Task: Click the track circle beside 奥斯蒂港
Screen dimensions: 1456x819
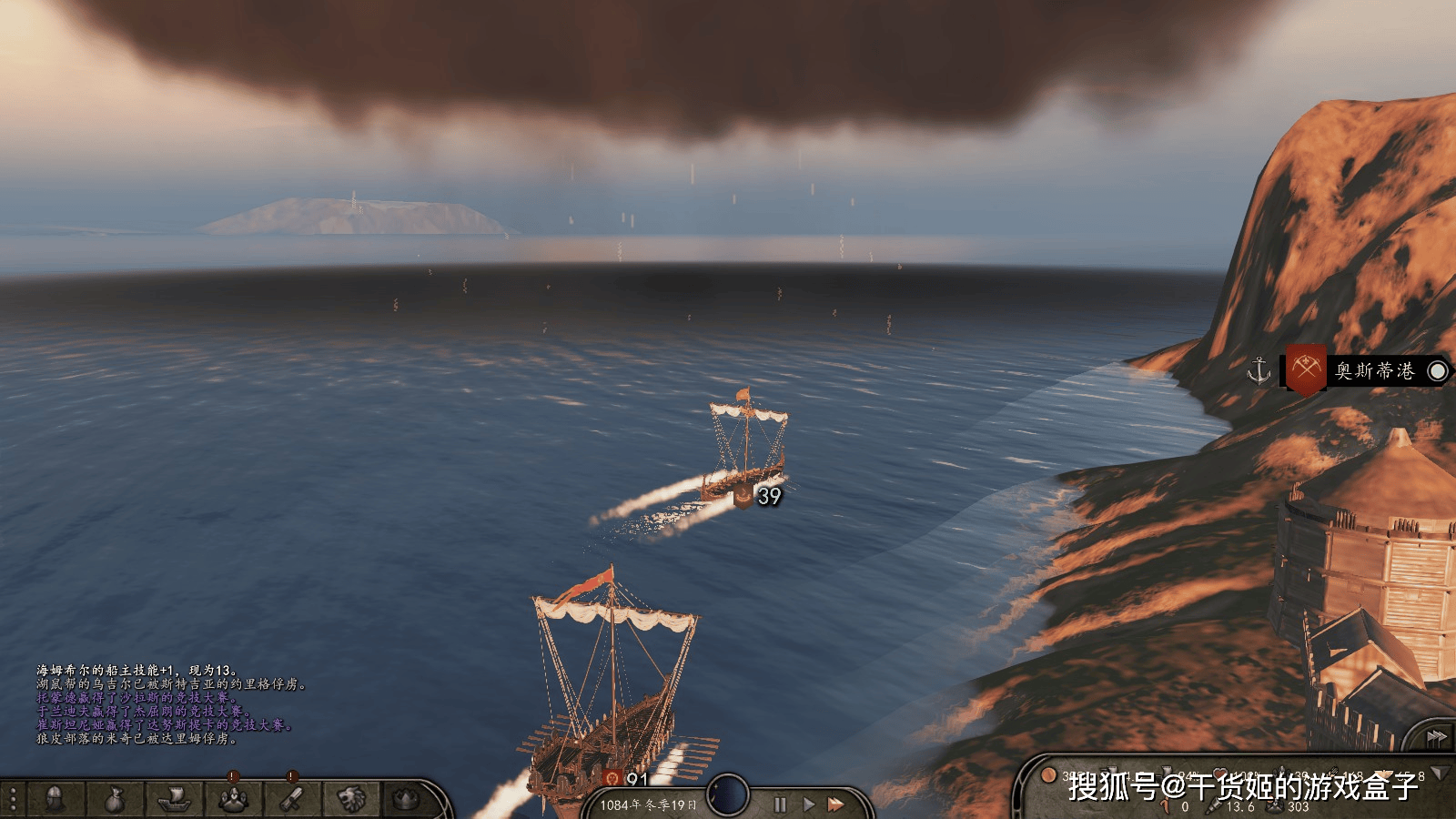Action: coord(1438,371)
